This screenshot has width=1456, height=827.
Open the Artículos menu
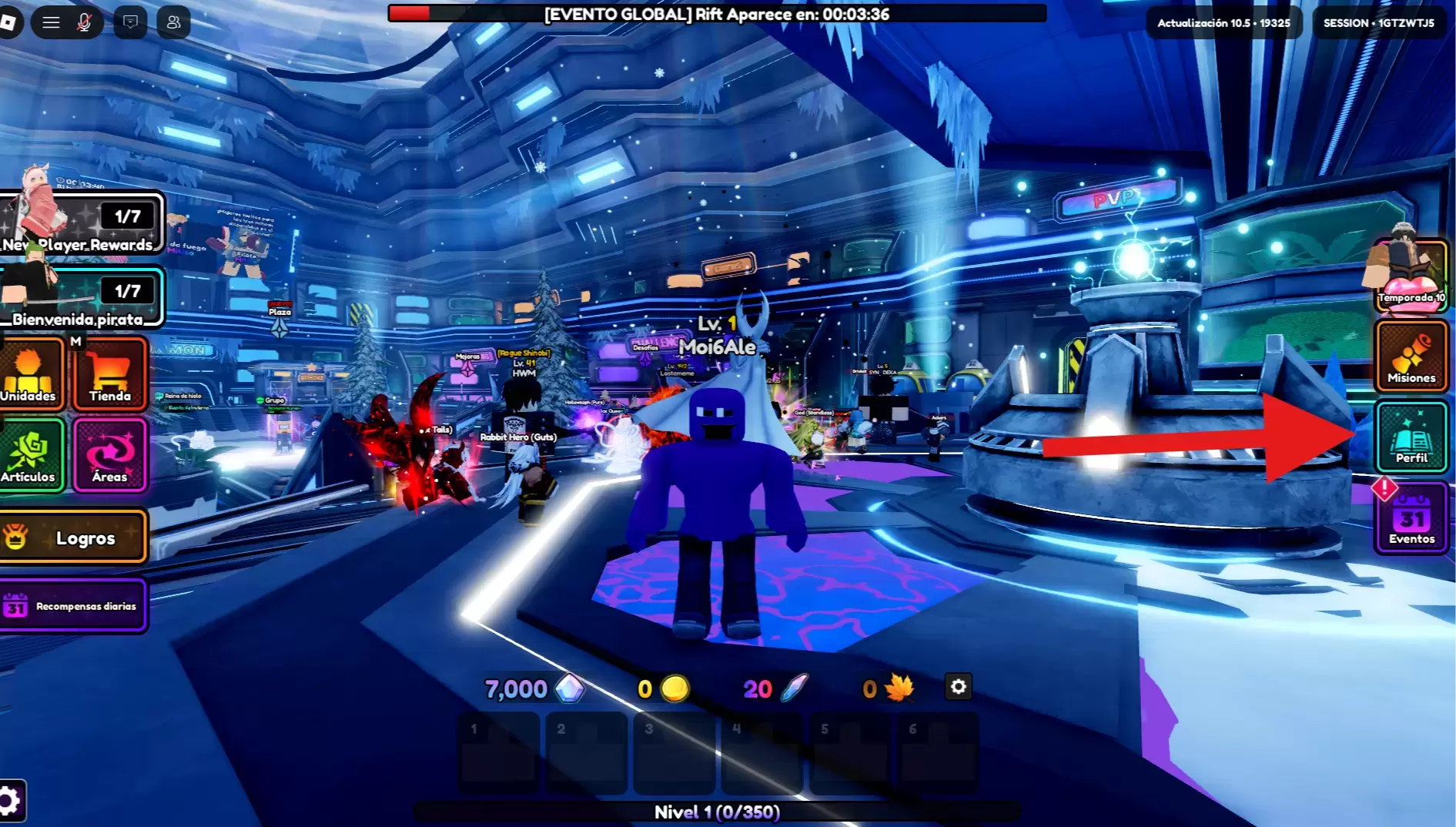(29, 455)
